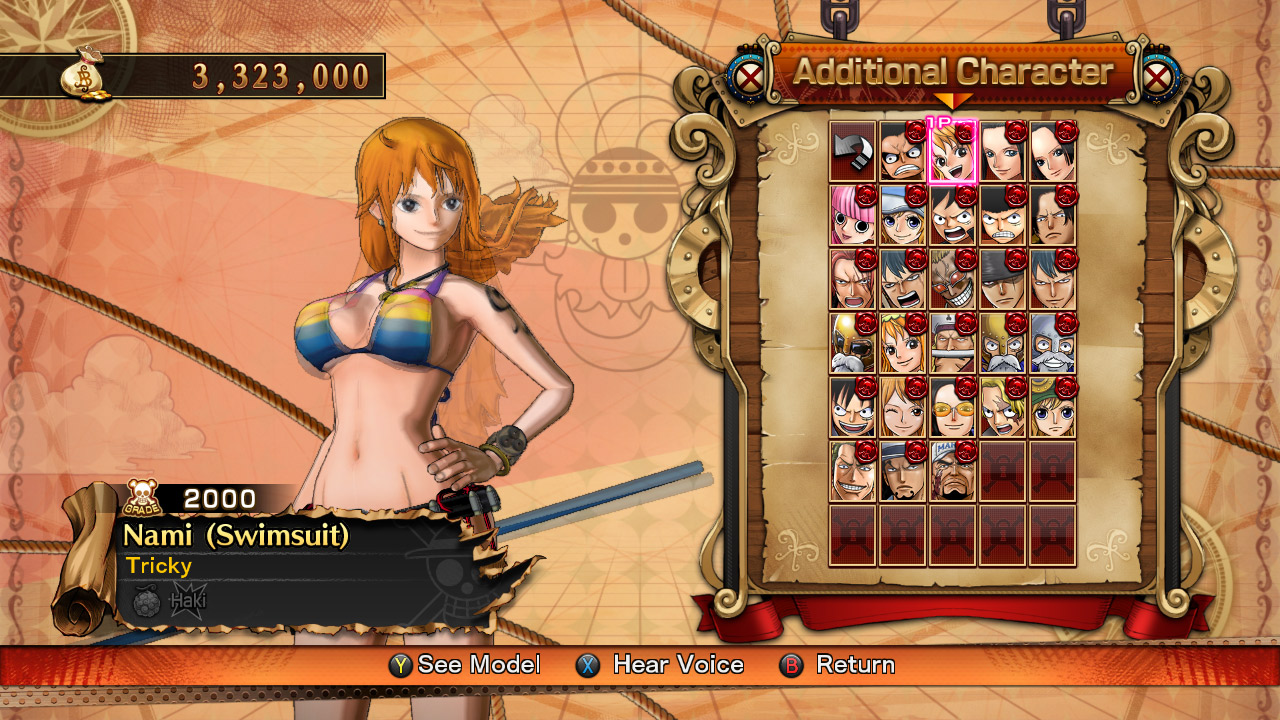This screenshot has height=720, width=1280.
Task: Choose the highlighted Nami (Swimsuit) portrait
Action: (x=952, y=151)
